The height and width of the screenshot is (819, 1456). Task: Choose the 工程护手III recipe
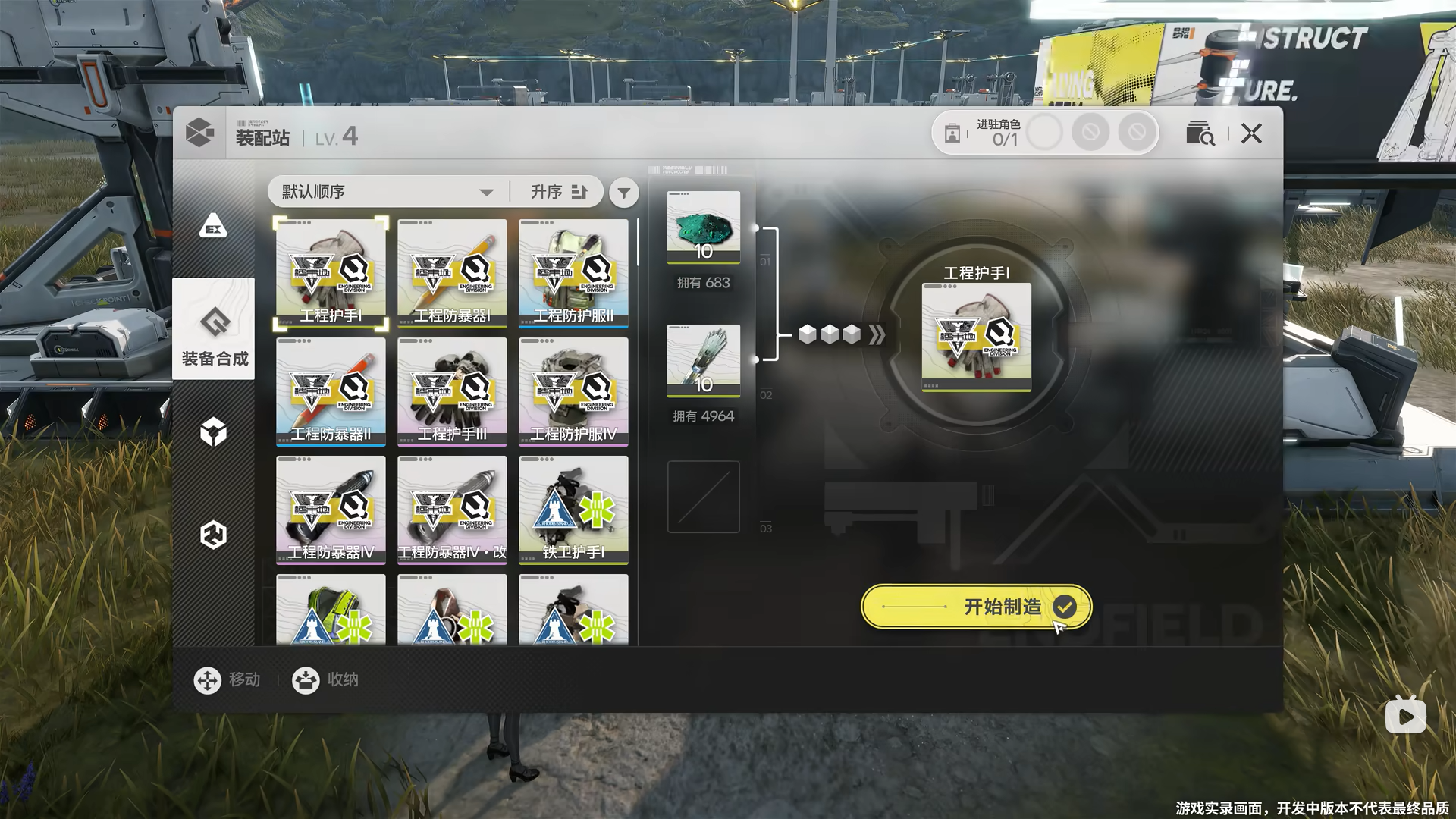tap(452, 391)
